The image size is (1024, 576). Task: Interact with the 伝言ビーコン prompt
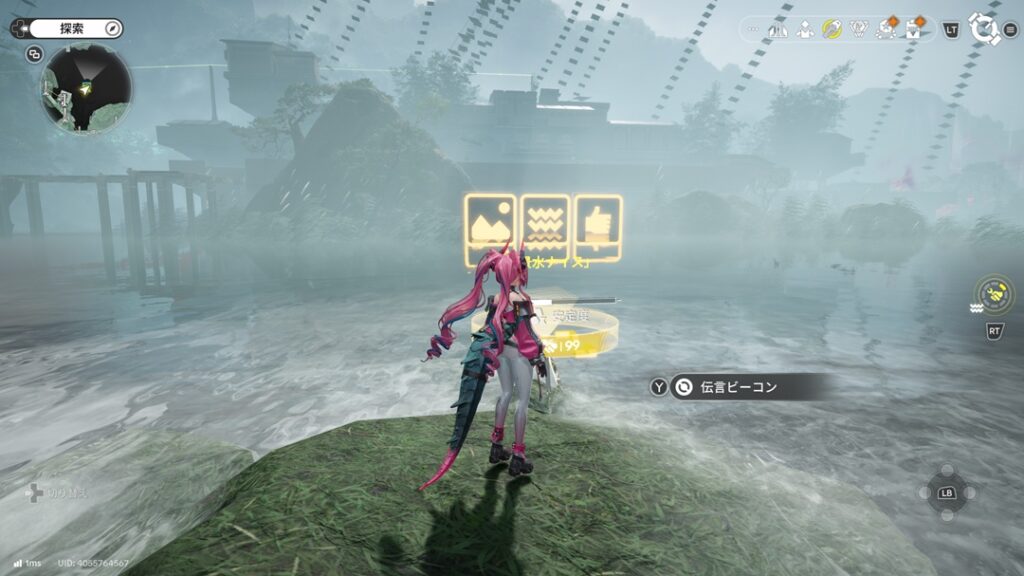(738, 387)
